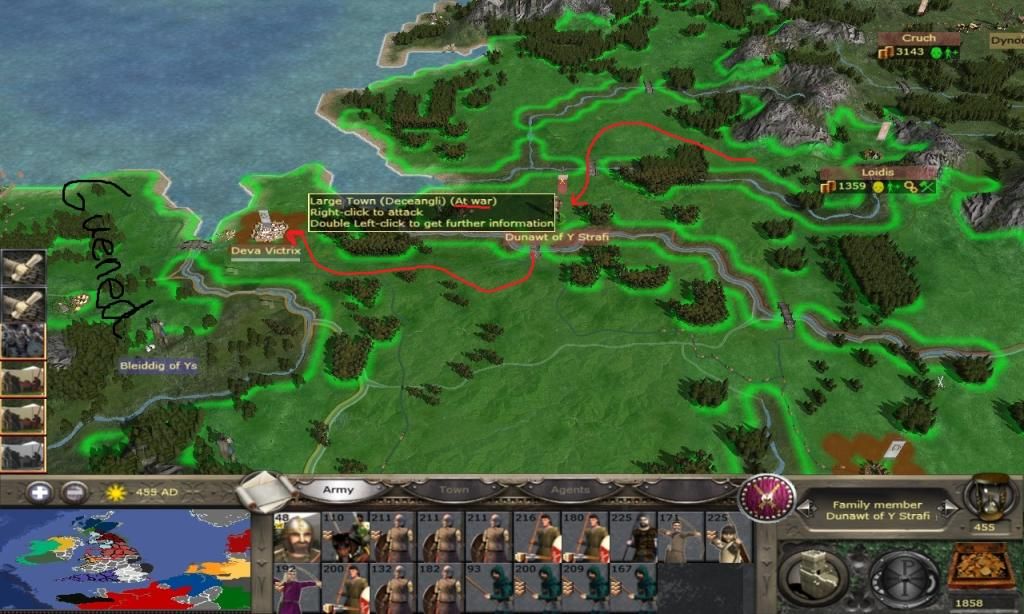Image resolution: width=1024 pixels, height=614 pixels.
Task: Select the general's unit card with 48 men
Action: [296, 538]
